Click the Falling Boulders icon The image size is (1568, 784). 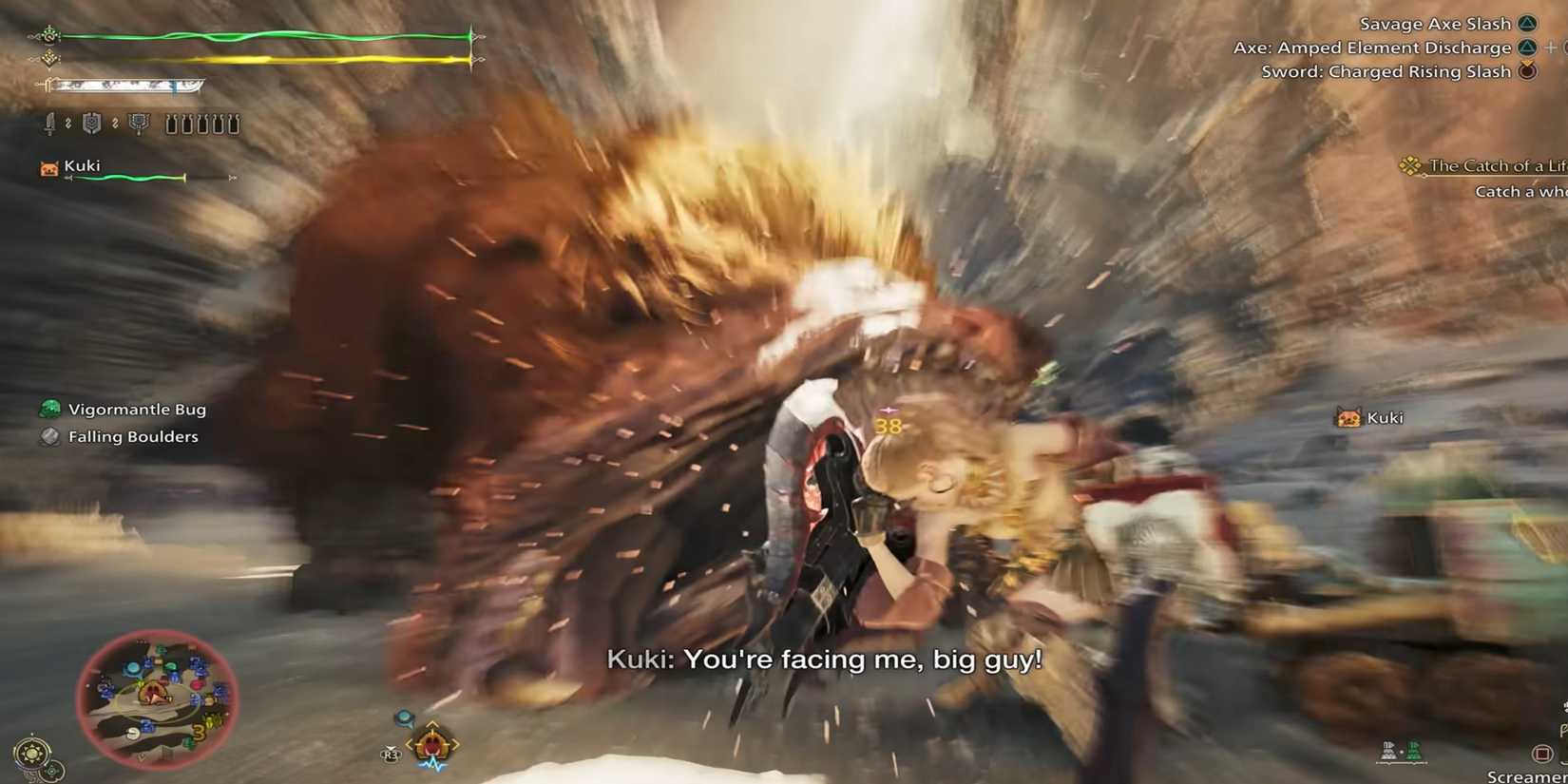tap(48, 436)
